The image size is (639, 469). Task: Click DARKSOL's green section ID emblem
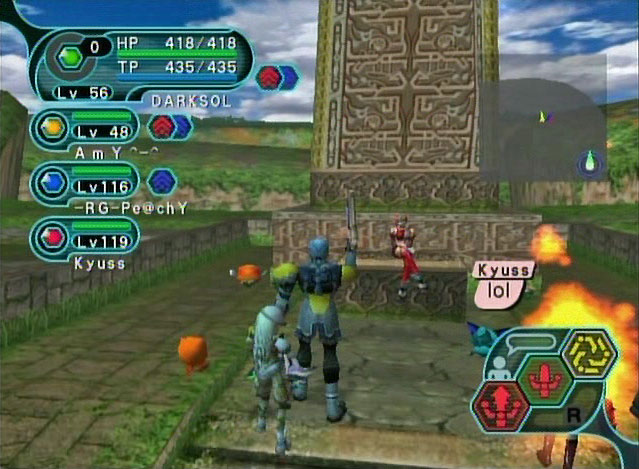[x=69, y=58]
